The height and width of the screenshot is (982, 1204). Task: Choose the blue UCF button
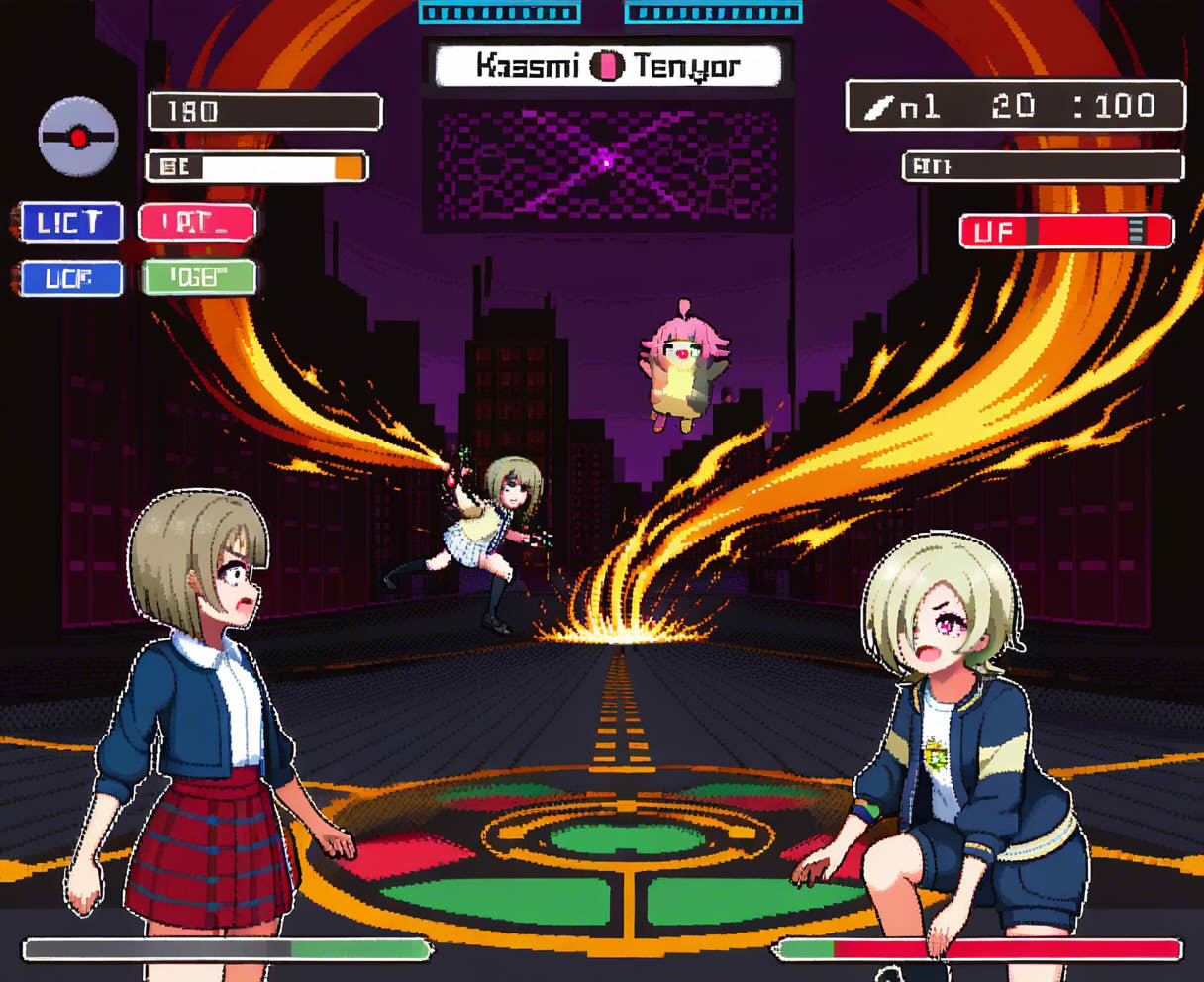click(71, 279)
